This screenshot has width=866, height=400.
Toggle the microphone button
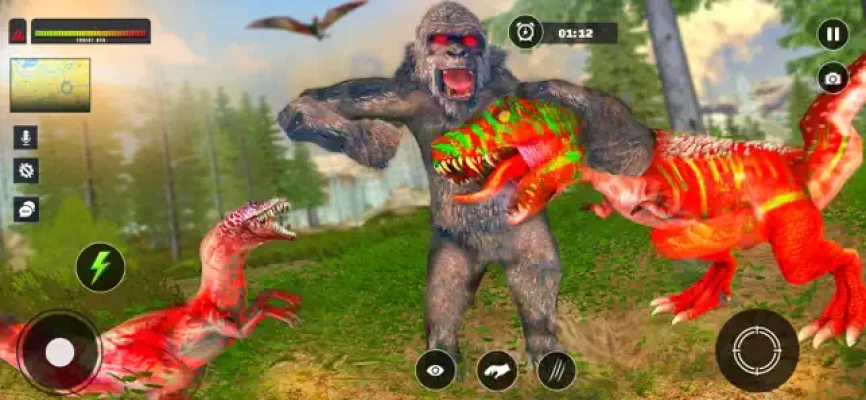[x=25, y=137]
